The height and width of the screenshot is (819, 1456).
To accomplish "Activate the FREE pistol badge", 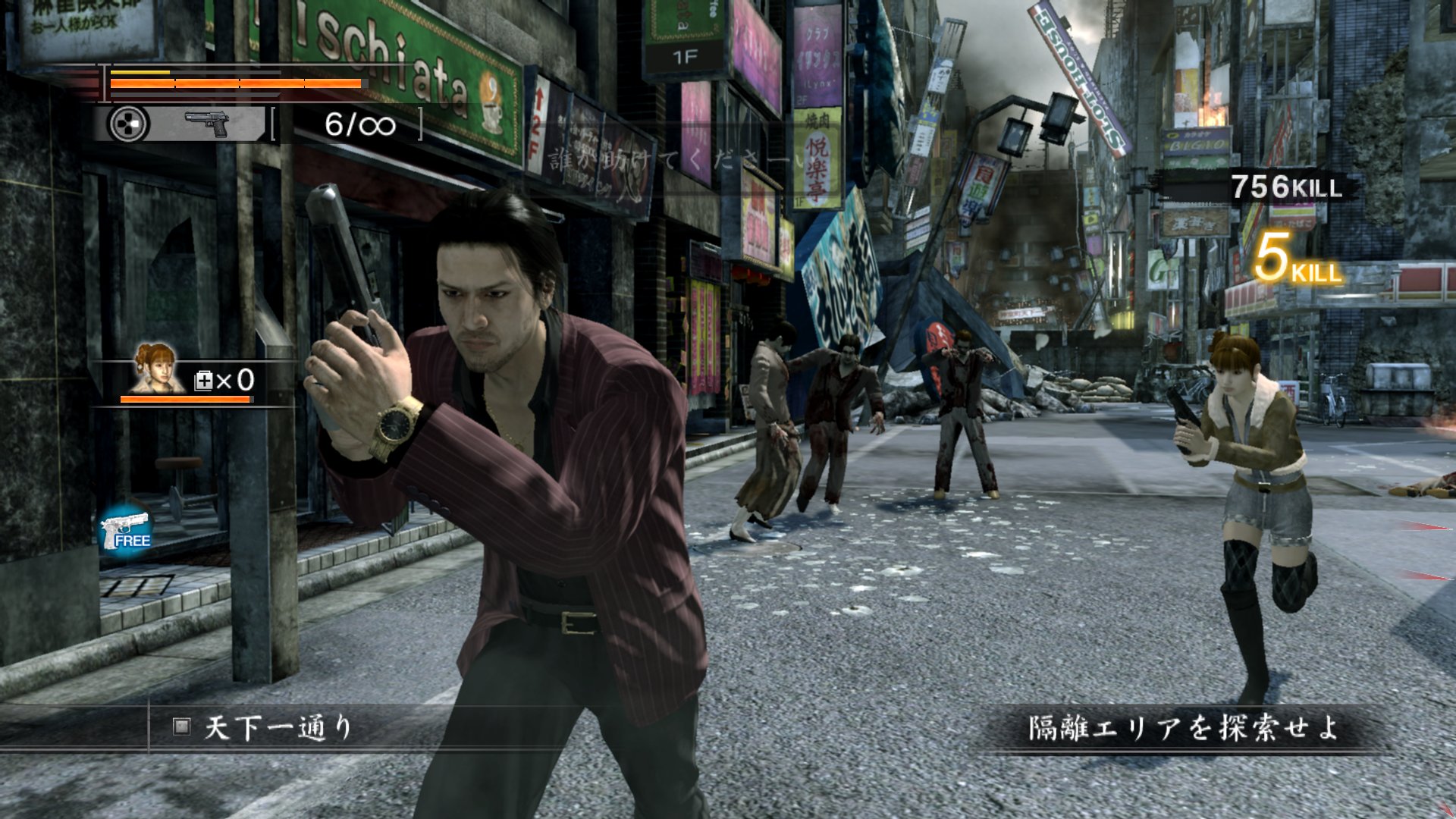I will pyautogui.click(x=126, y=530).
